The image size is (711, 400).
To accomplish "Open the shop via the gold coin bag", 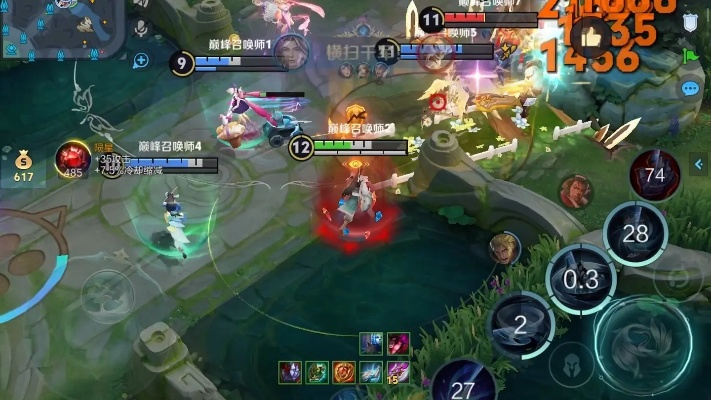I will (x=23, y=167).
